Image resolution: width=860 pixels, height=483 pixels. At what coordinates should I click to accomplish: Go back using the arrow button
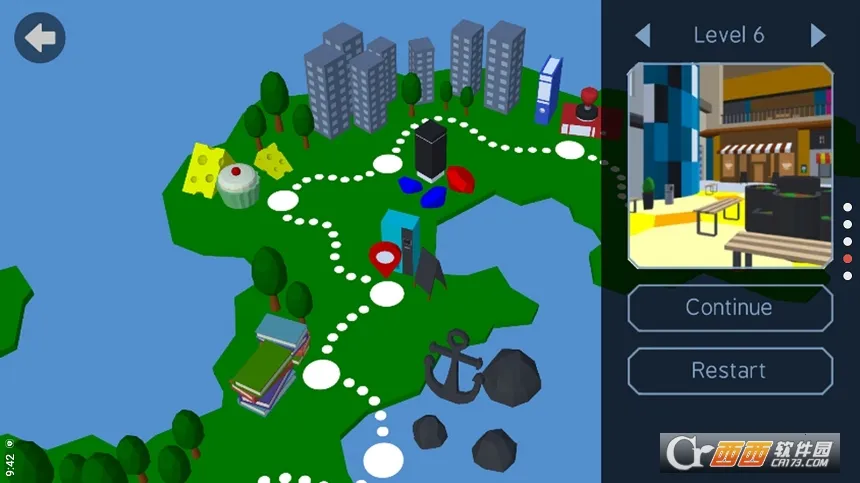(x=40, y=38)
